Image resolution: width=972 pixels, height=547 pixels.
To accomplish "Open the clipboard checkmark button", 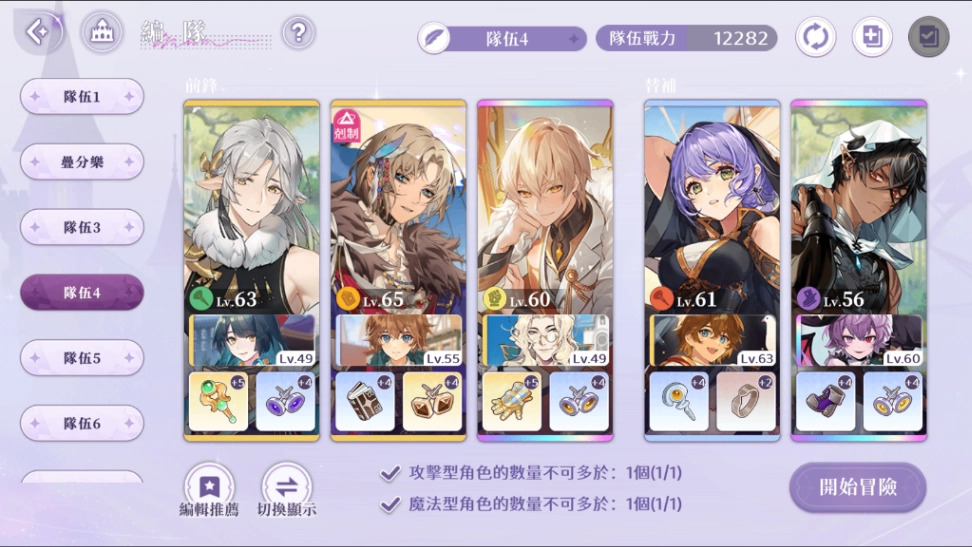I will point(928,38).
